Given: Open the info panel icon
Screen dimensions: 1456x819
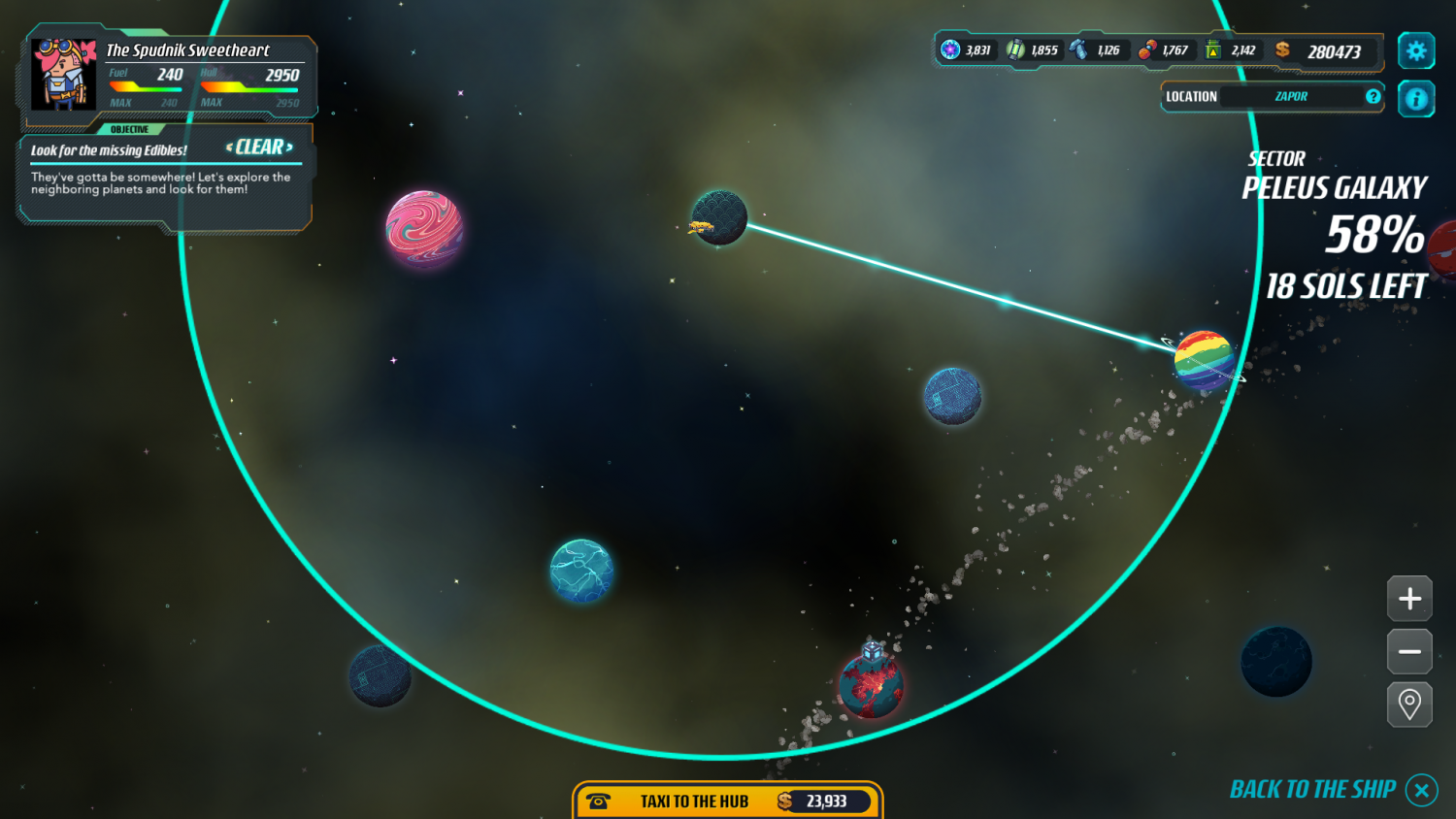Looking at the screenshot, I should [1415, 98].
